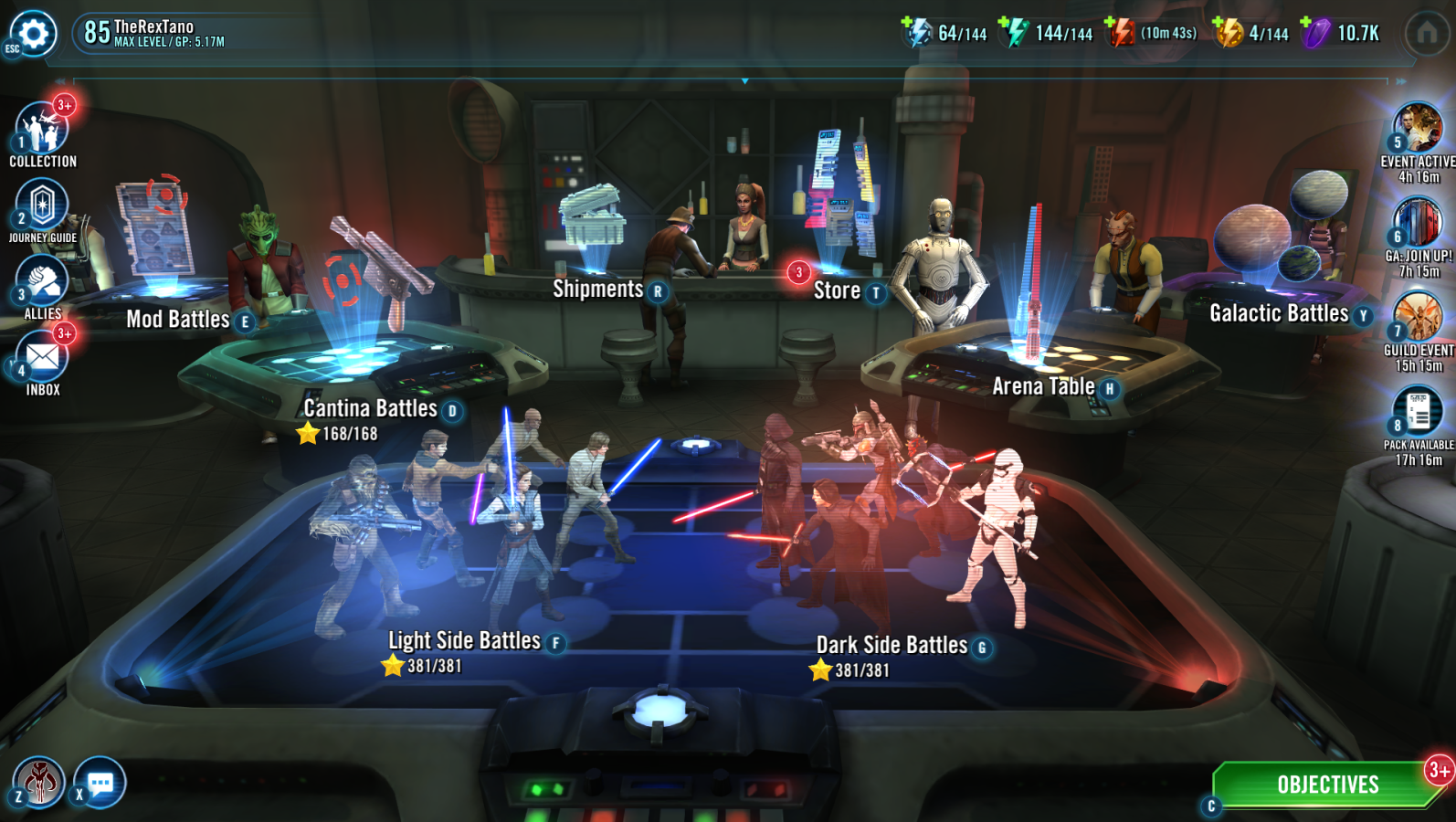This screenshot has height=822, width=1456.
Task: Open the Arena Table
Action: (x=1043, y=386)
